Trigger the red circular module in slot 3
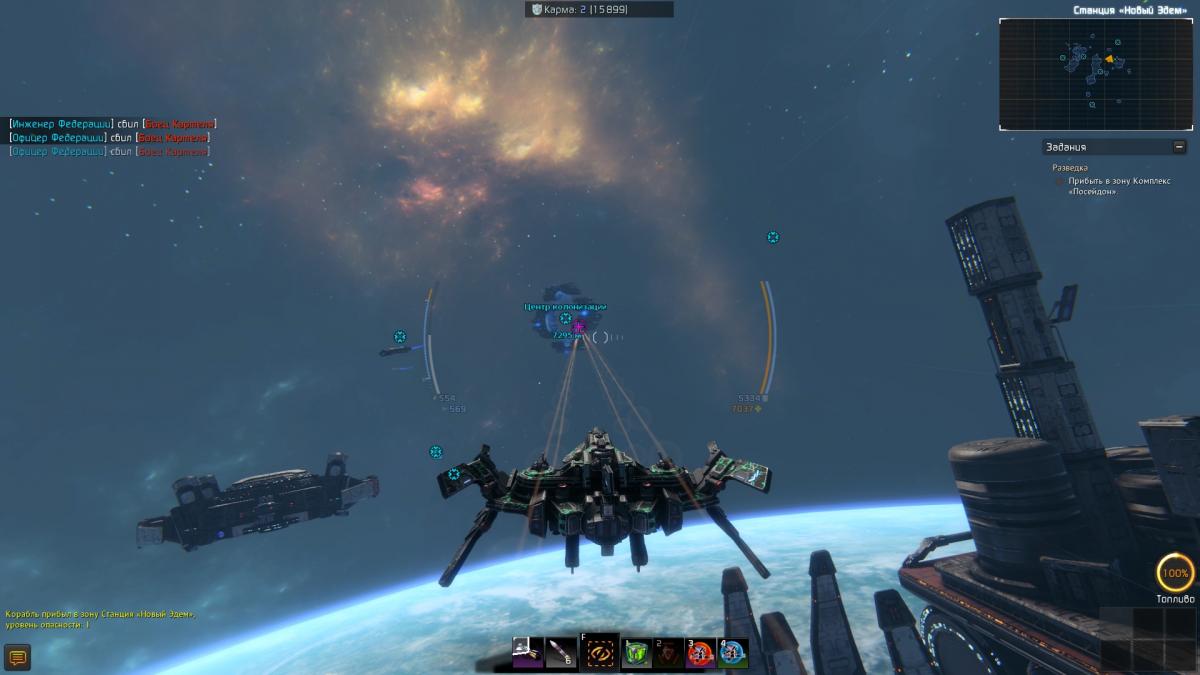1200x675 pixels. pos(700,653)
